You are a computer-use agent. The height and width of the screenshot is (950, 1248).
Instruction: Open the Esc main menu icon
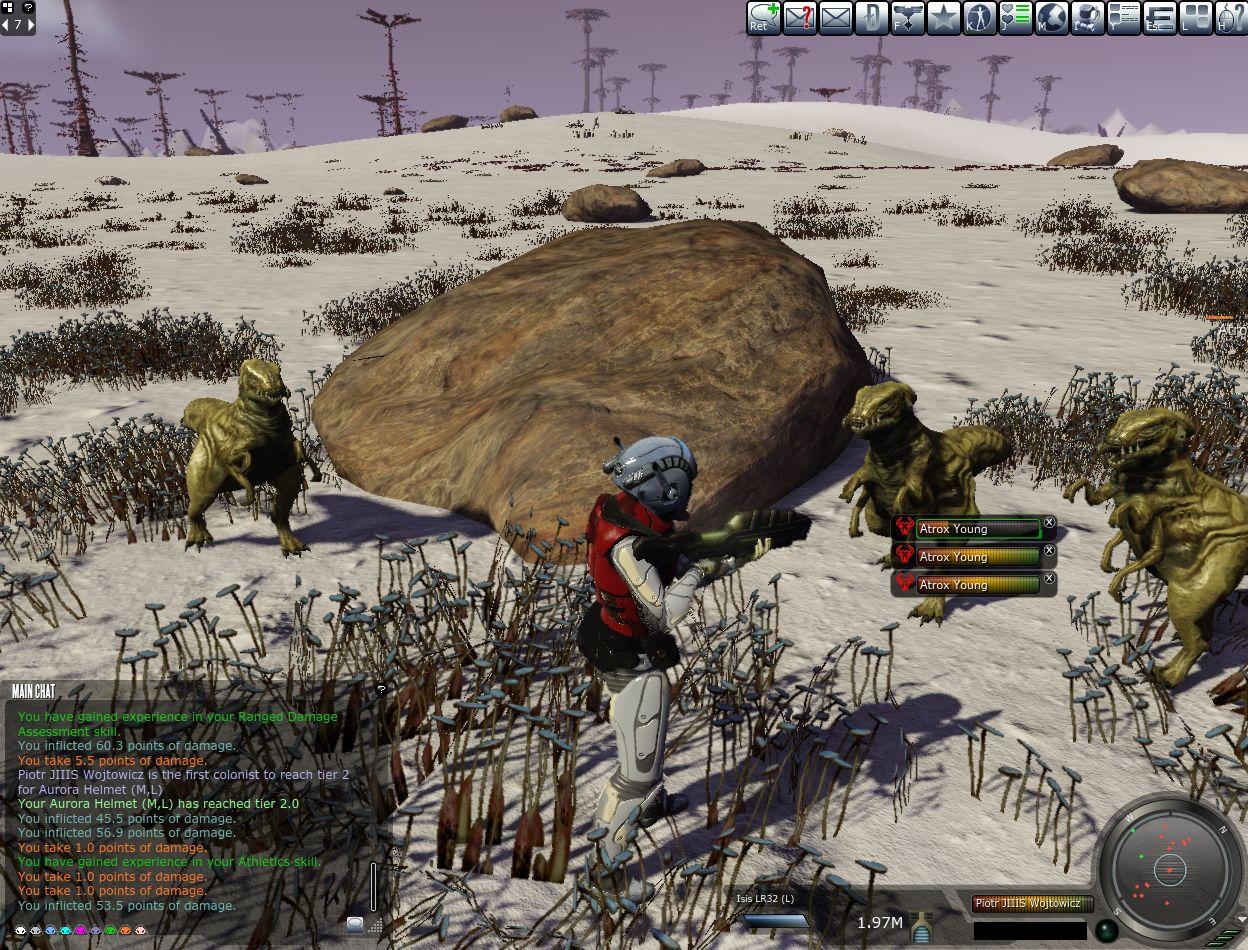(x=1159, y=17)
